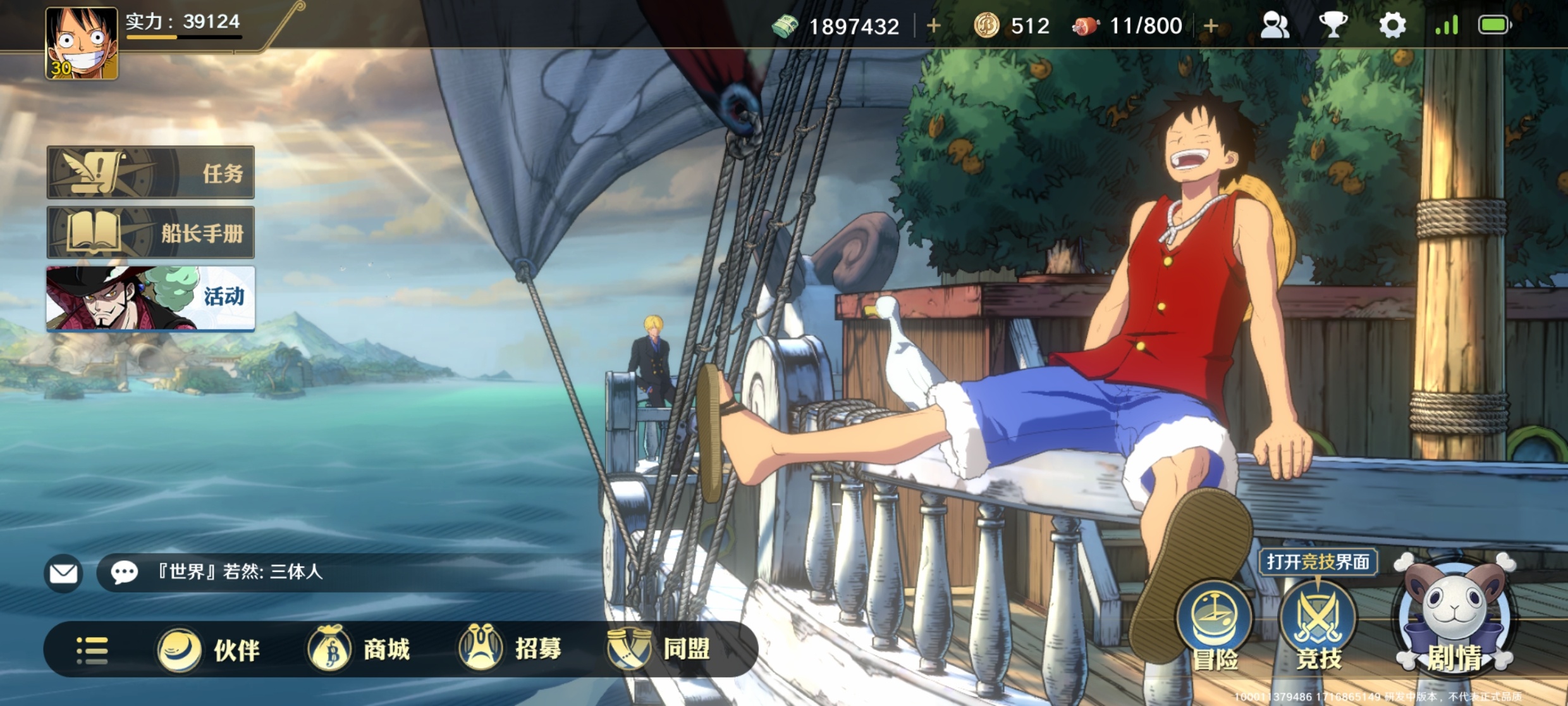Click the gold Berry coin icon
Image resolution: width=1568 pixels, height=706 pixels.
tap(986, 26)
